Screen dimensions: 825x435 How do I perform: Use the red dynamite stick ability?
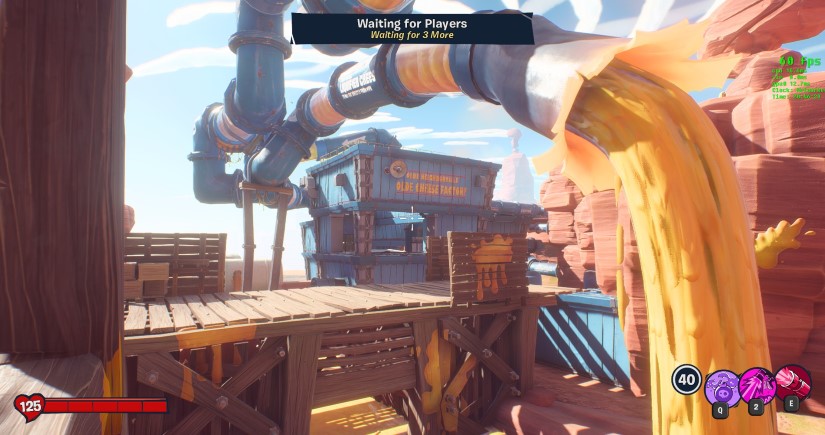[x=793, y=382]
